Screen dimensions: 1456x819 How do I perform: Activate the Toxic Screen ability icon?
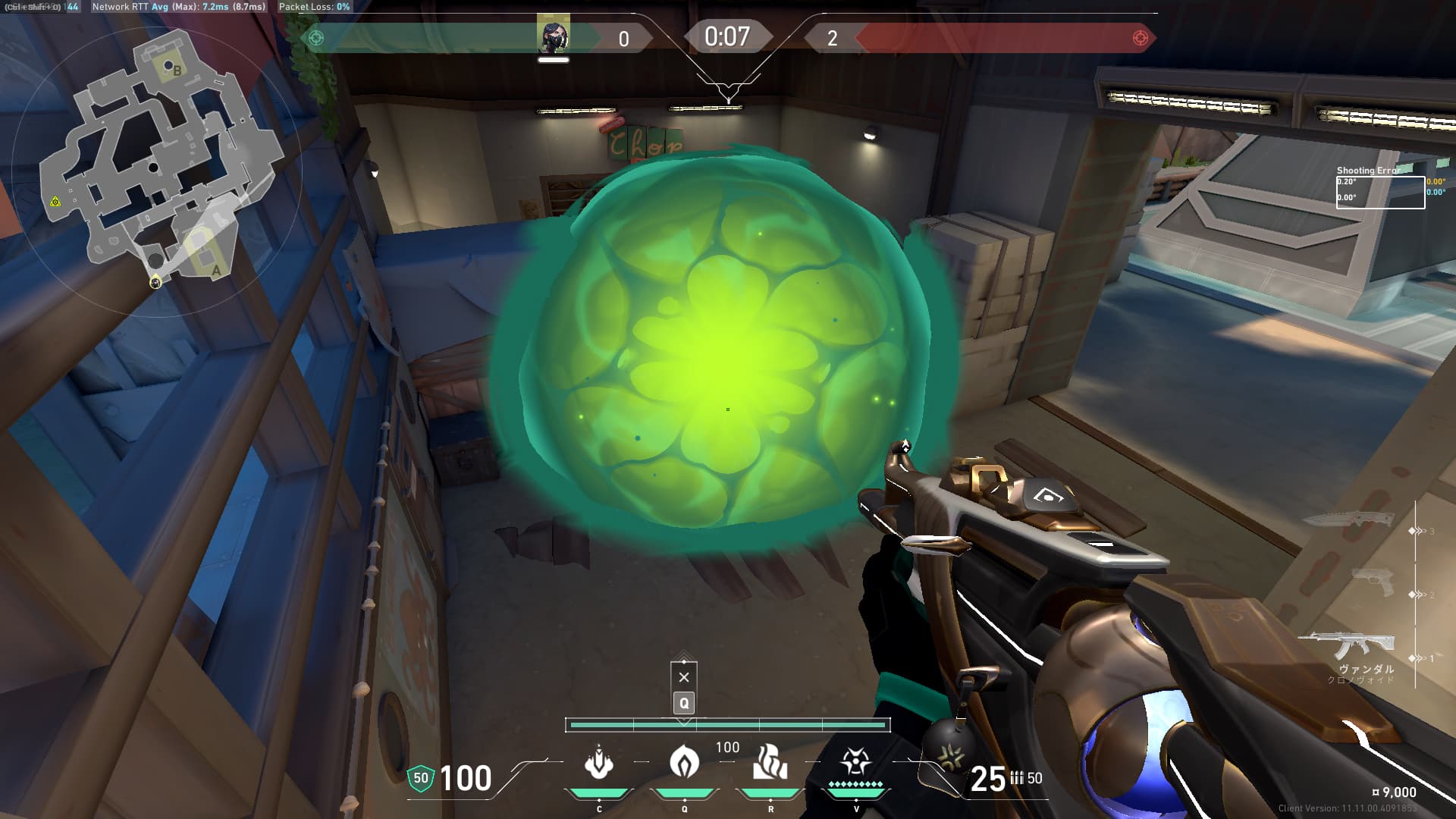coord(770,762)
